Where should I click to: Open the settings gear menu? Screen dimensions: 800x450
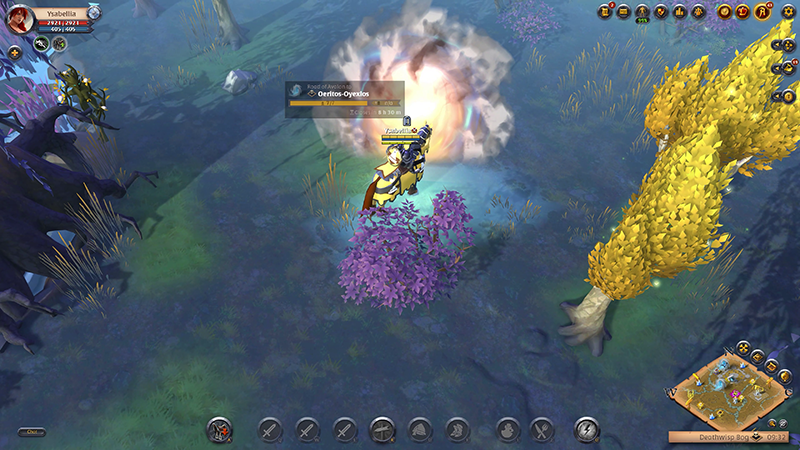(789, 11)
